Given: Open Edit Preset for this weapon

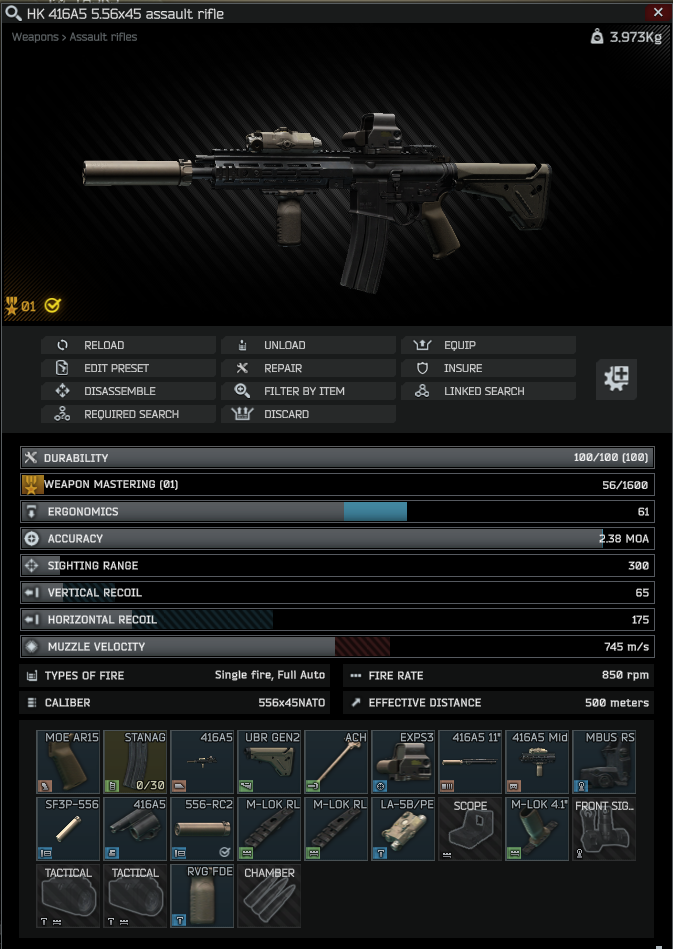Looking at the screenshot, I should (128, 368).
